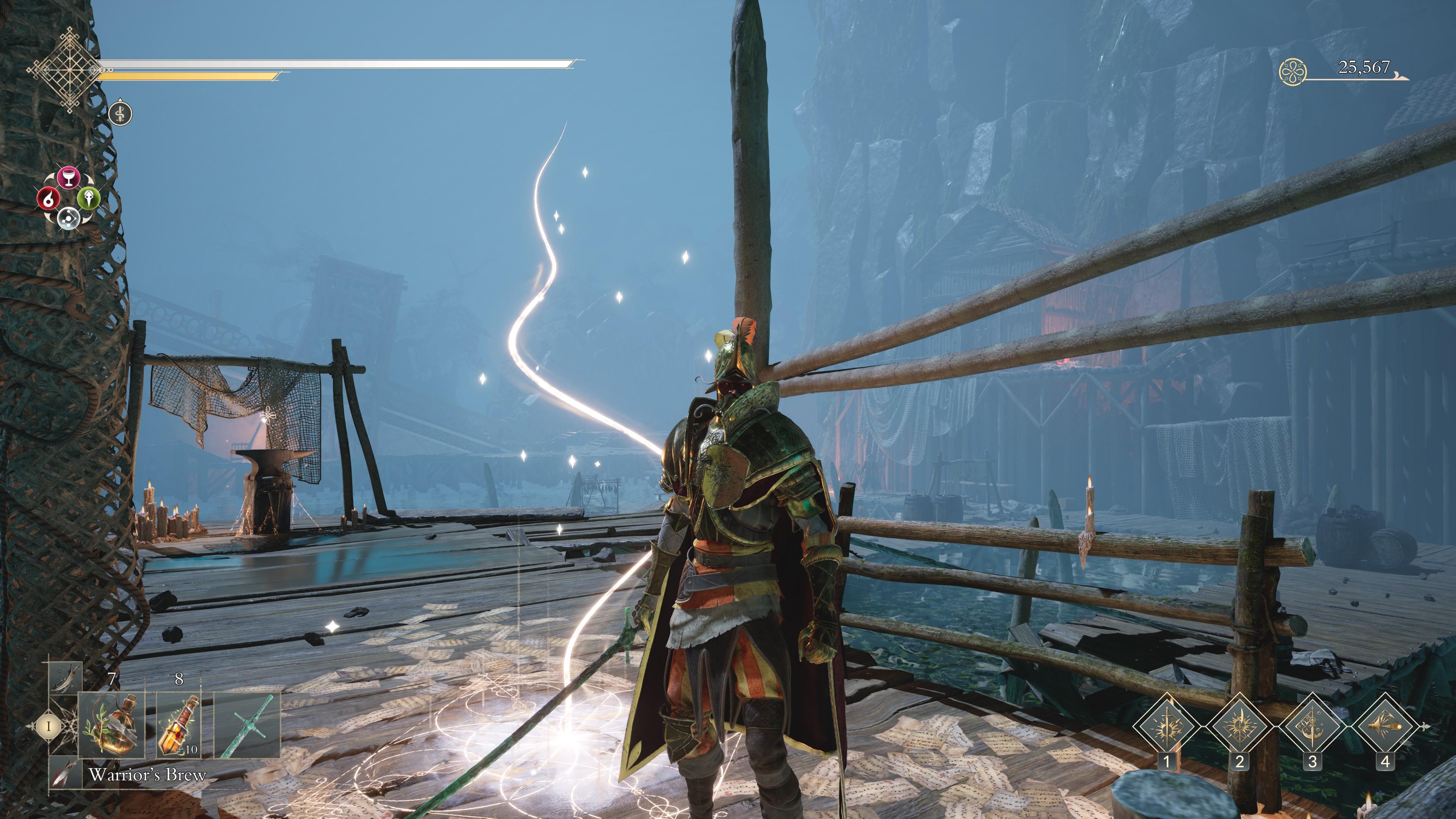Toggle the curved dagger slot above the brew

point(66,678)
